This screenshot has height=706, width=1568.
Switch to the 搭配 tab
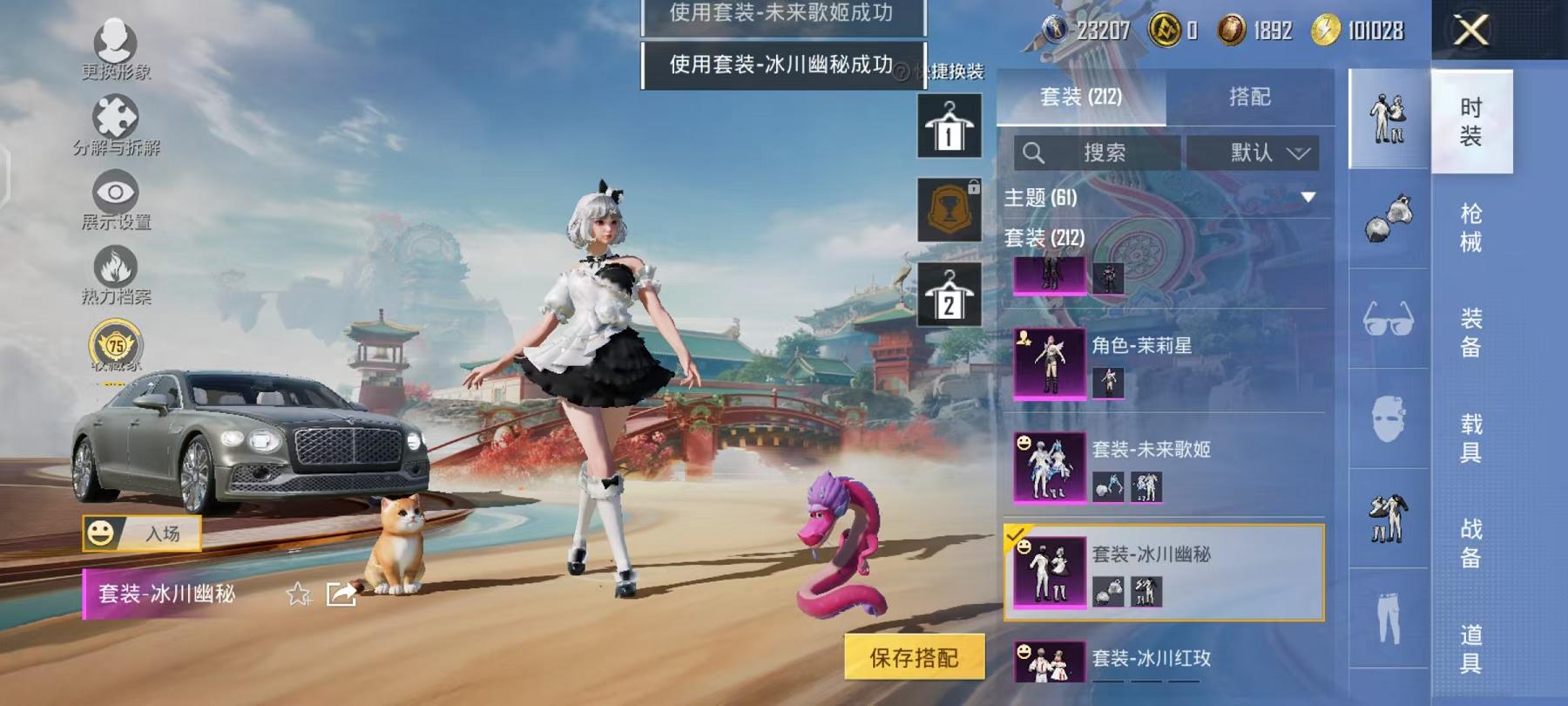1247,97
